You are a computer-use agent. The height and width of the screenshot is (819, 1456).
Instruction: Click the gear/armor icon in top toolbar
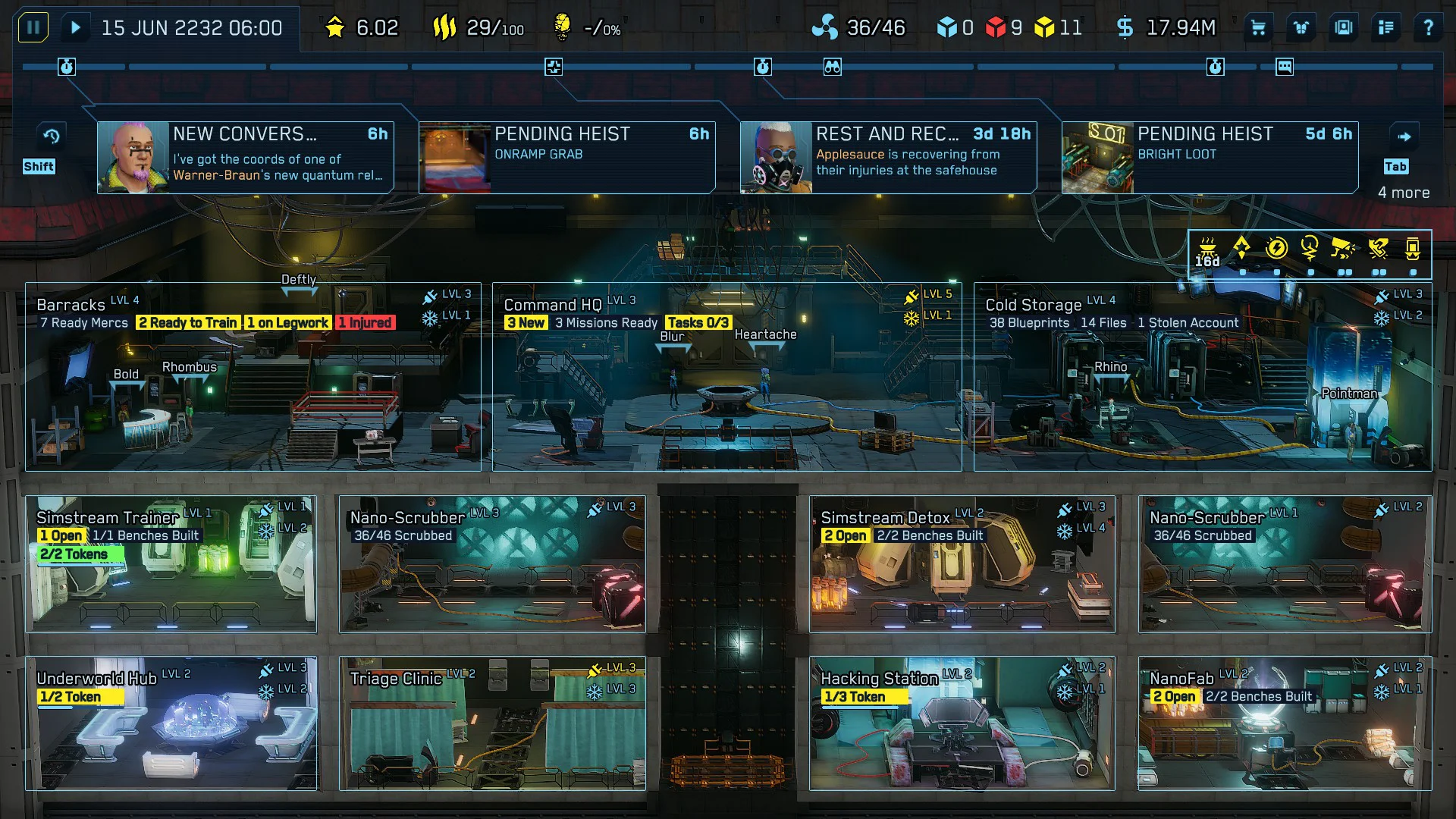[1301, 27]
